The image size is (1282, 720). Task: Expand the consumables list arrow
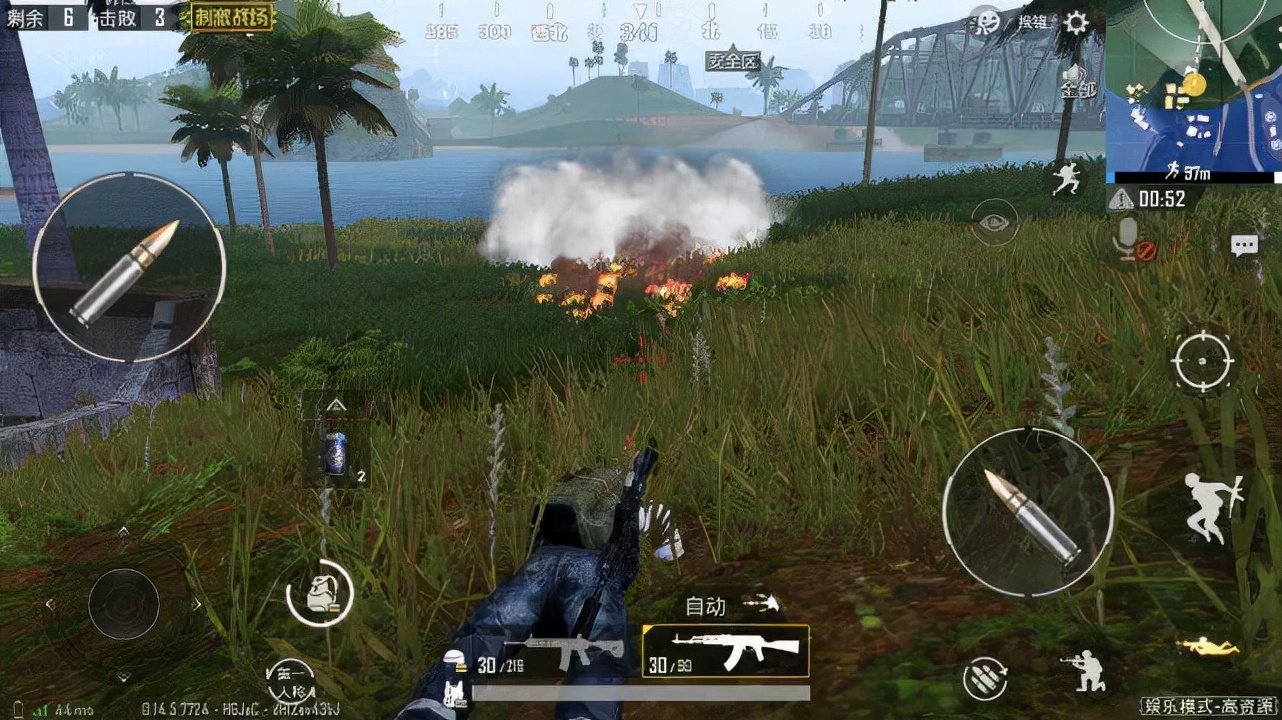[x=337, y=405]
